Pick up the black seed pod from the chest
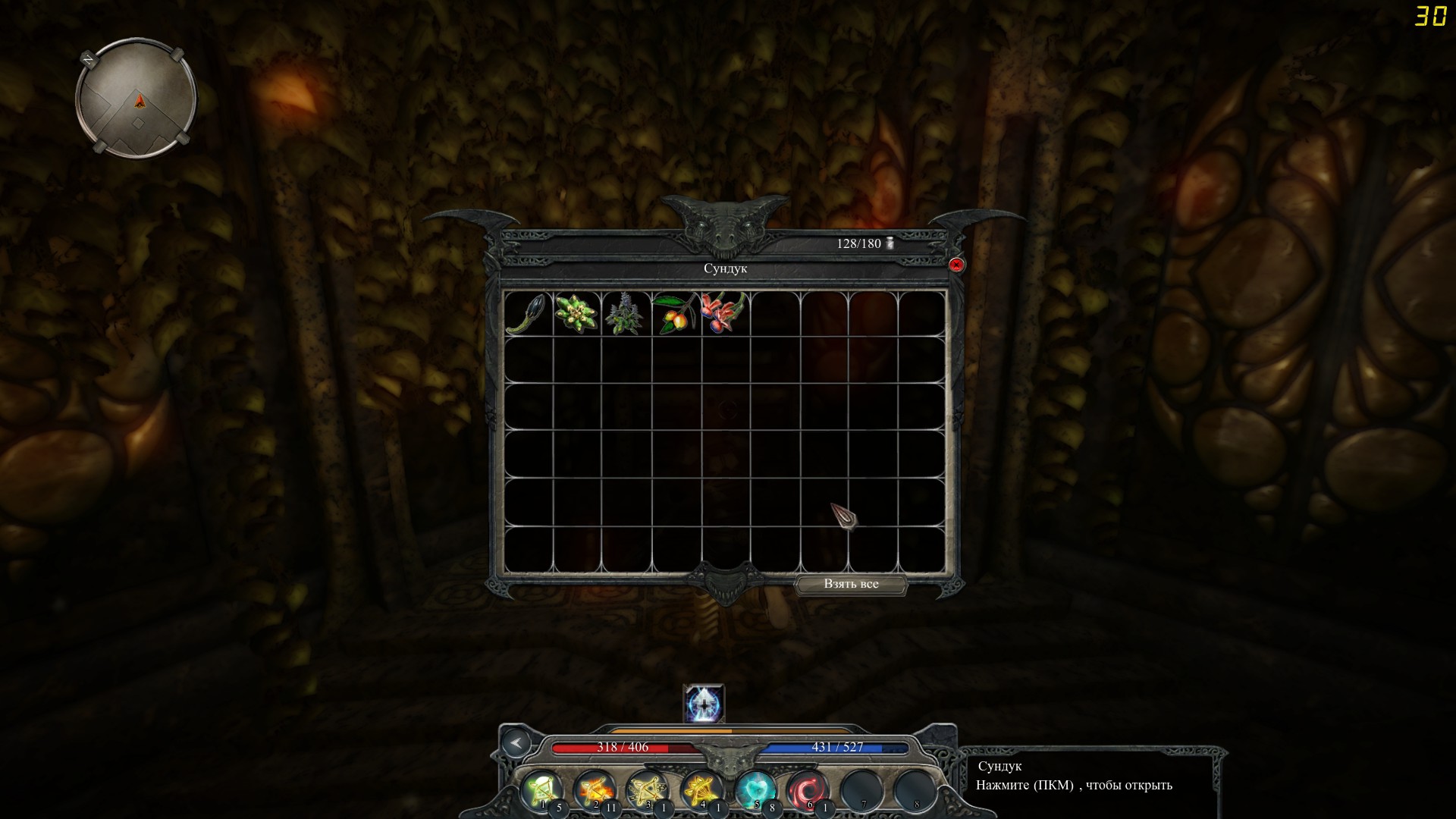The image size is (1456, 819). pos(527,312)
